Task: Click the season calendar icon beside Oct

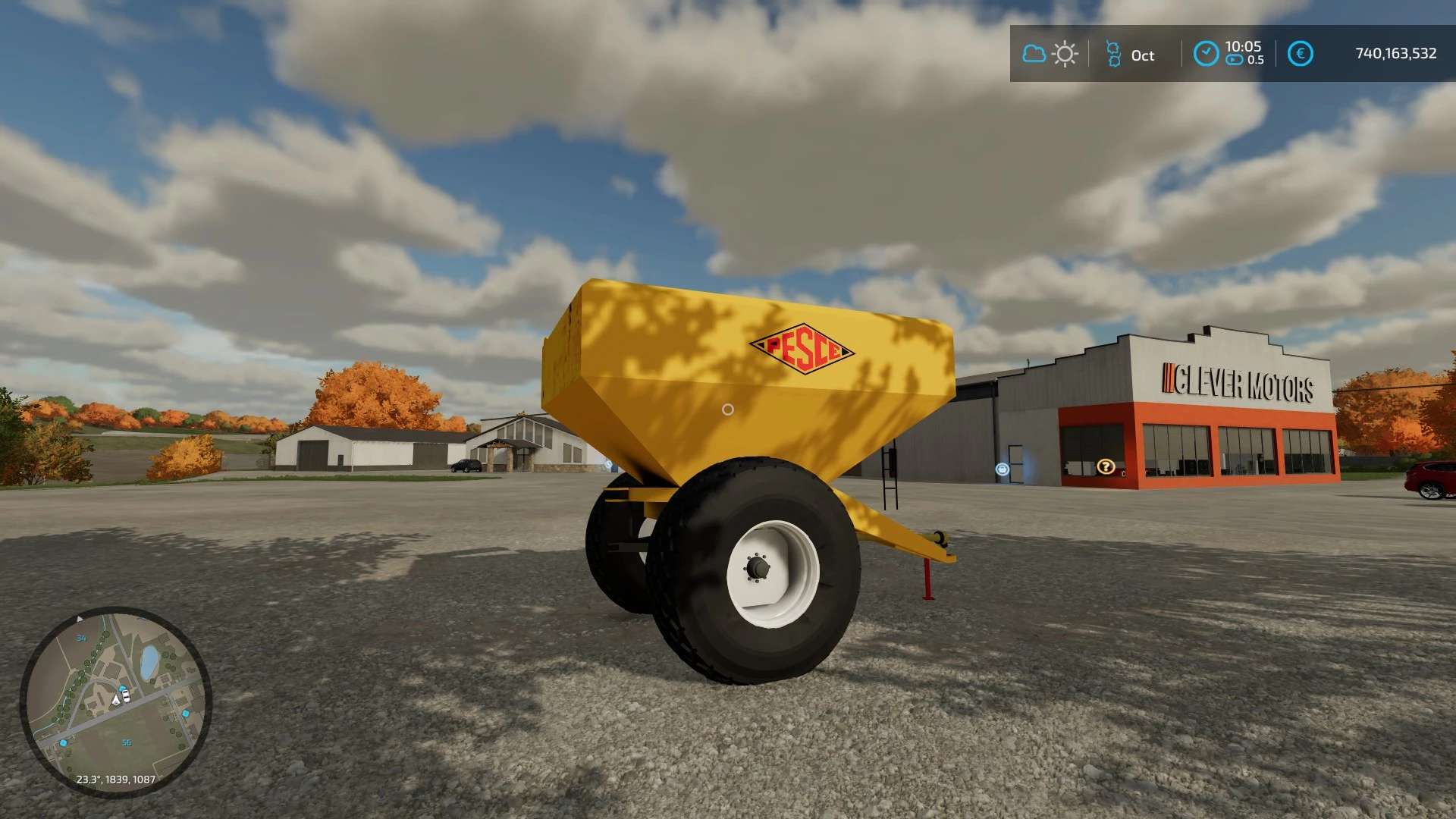Action: 1112,54
